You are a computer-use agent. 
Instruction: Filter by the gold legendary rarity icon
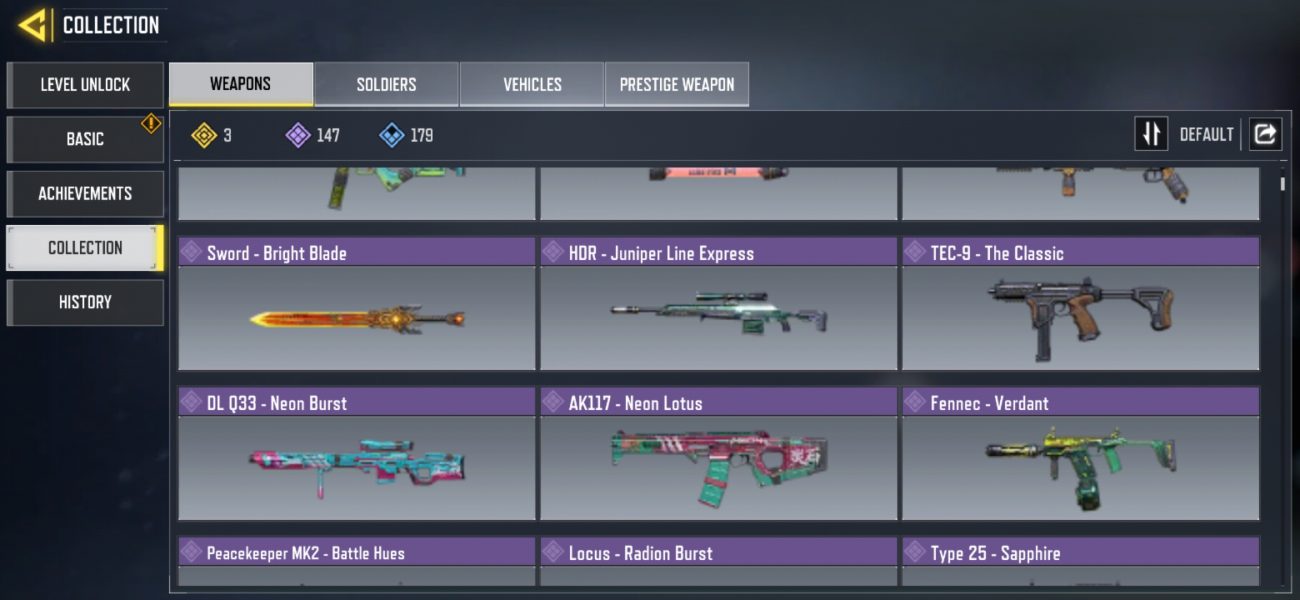tap(204, 135)
